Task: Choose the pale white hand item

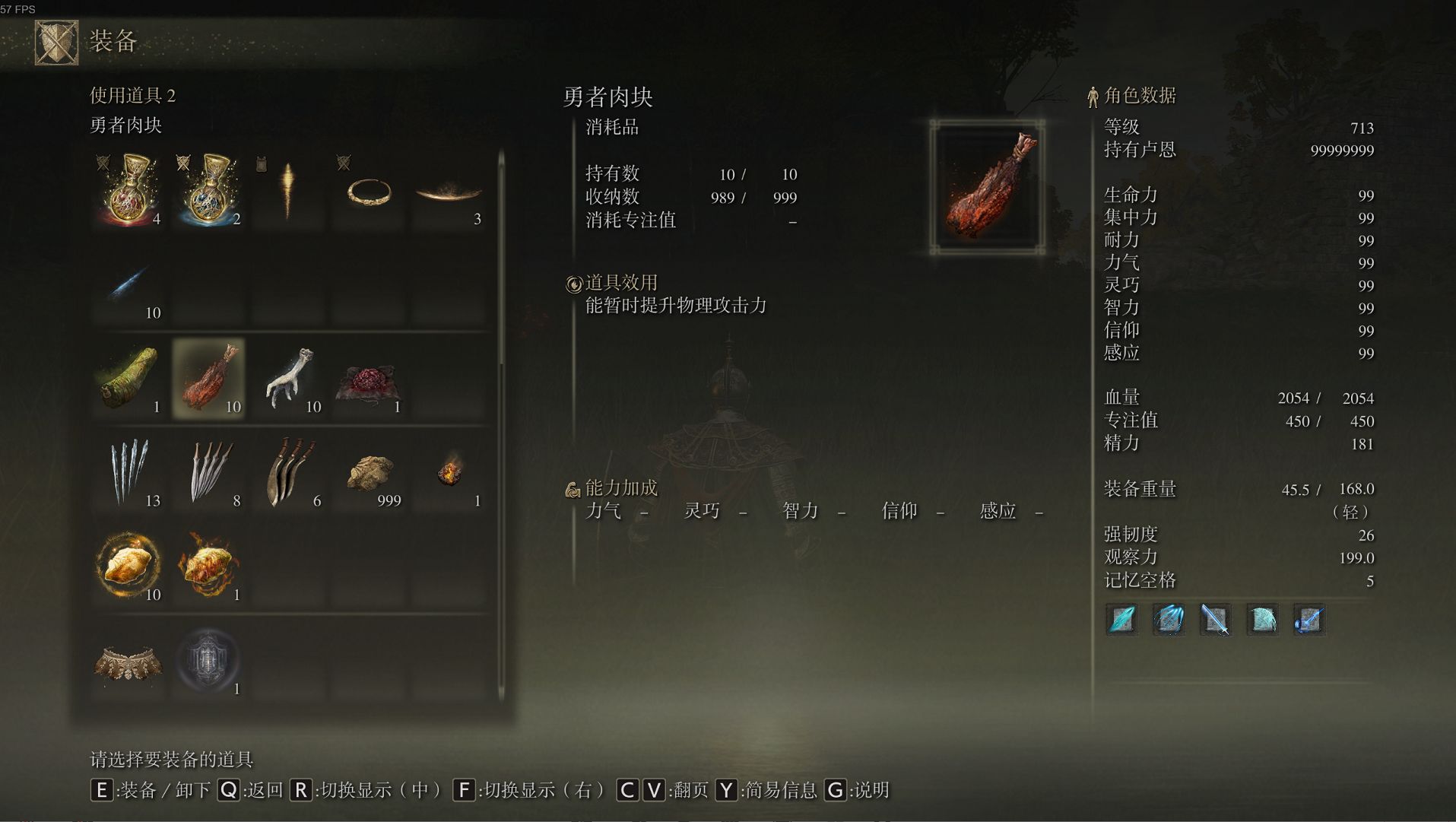Action: pos(289,378)
